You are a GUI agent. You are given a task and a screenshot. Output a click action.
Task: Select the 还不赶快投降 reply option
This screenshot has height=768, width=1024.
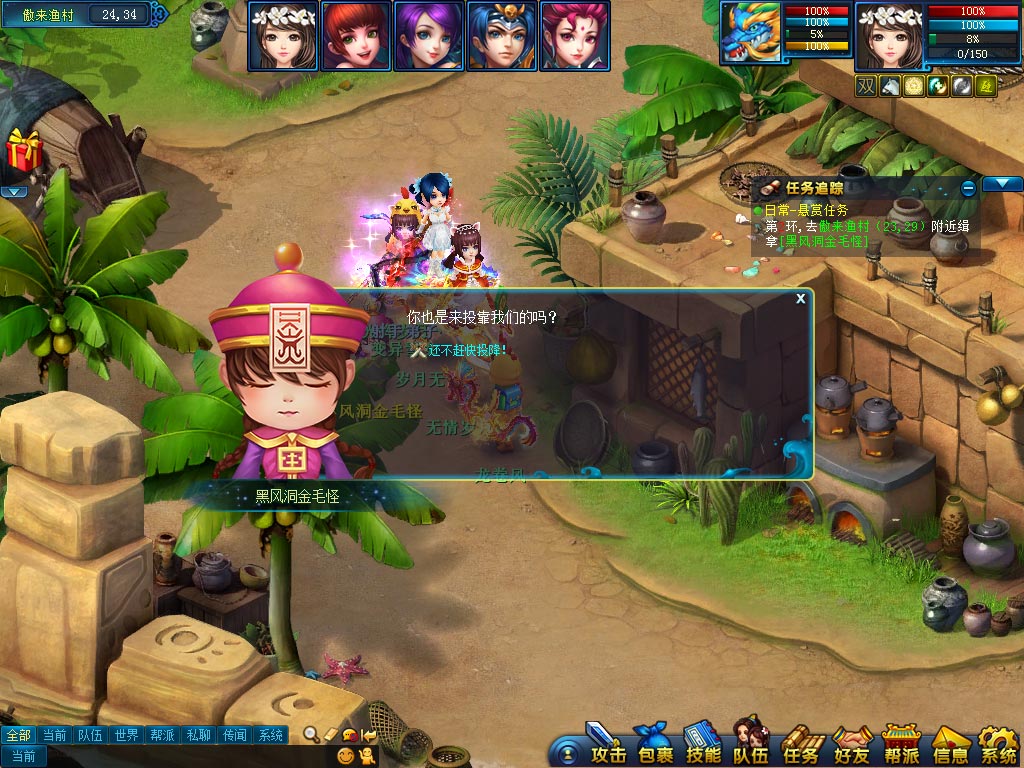point(467,350)
